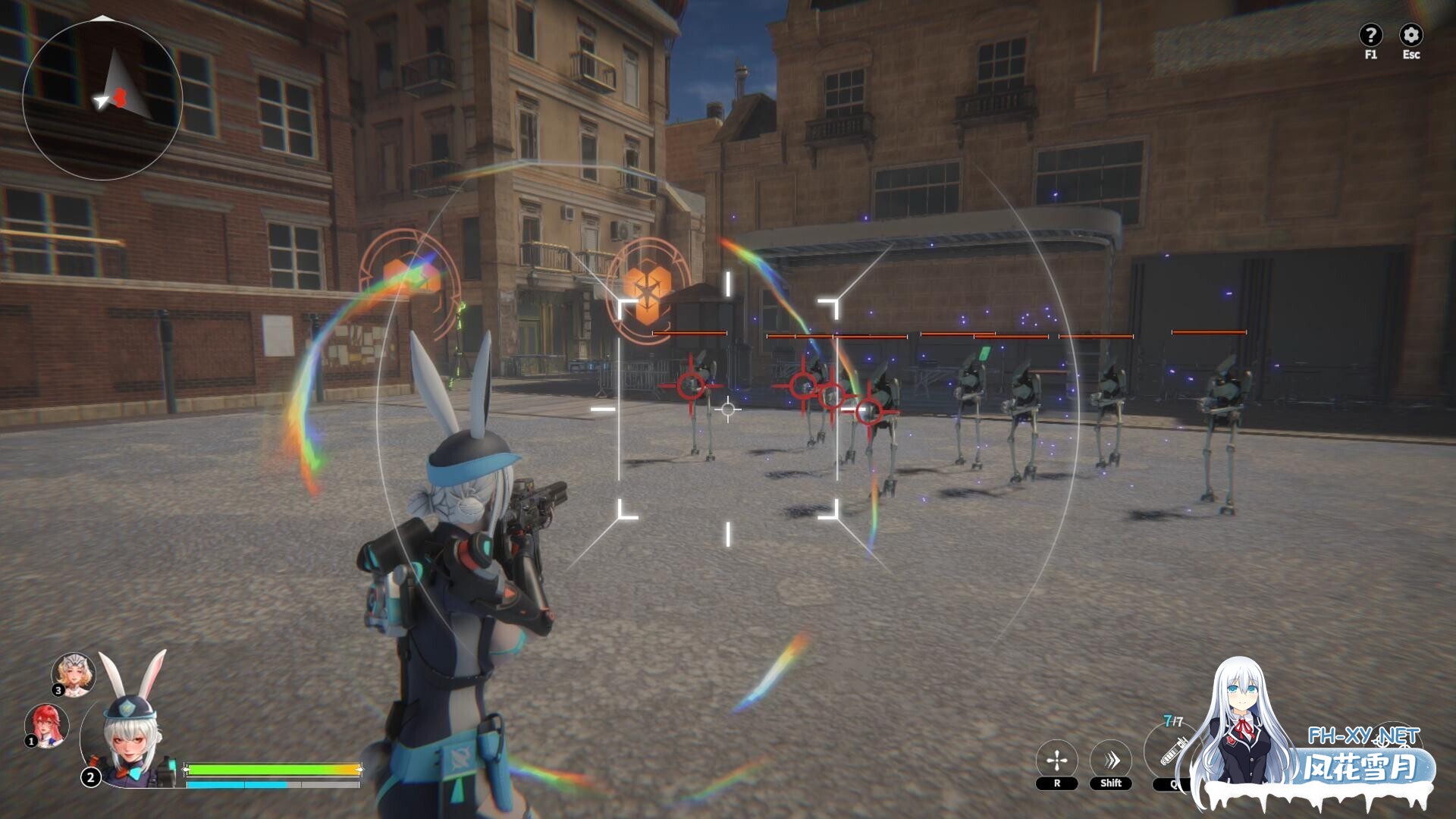Open settings with the gear icon

pos(1410,35)
